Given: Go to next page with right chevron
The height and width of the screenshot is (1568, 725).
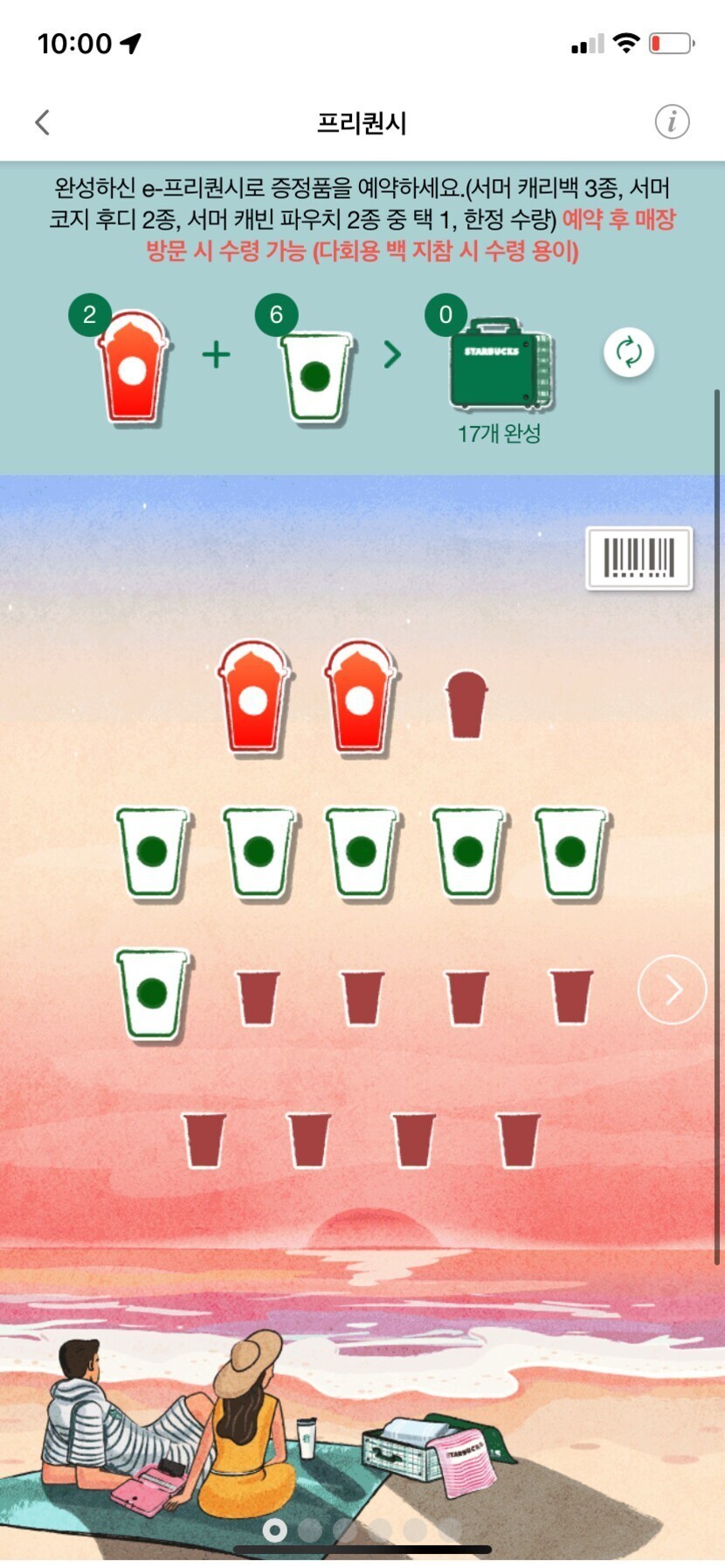Looking at the screenshot, I should [672, 990].
